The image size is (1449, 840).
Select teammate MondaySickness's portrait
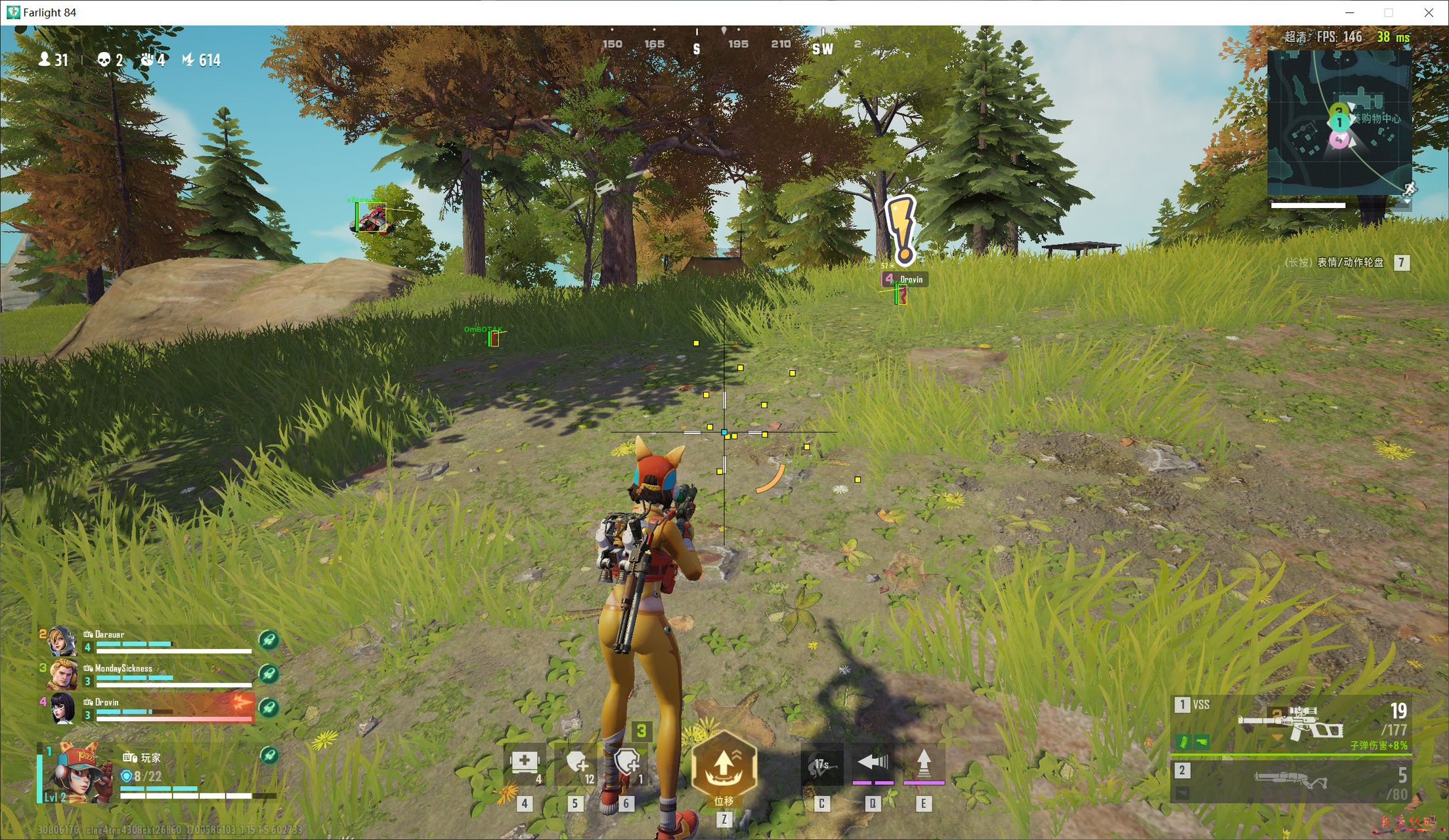pos(62,675)
